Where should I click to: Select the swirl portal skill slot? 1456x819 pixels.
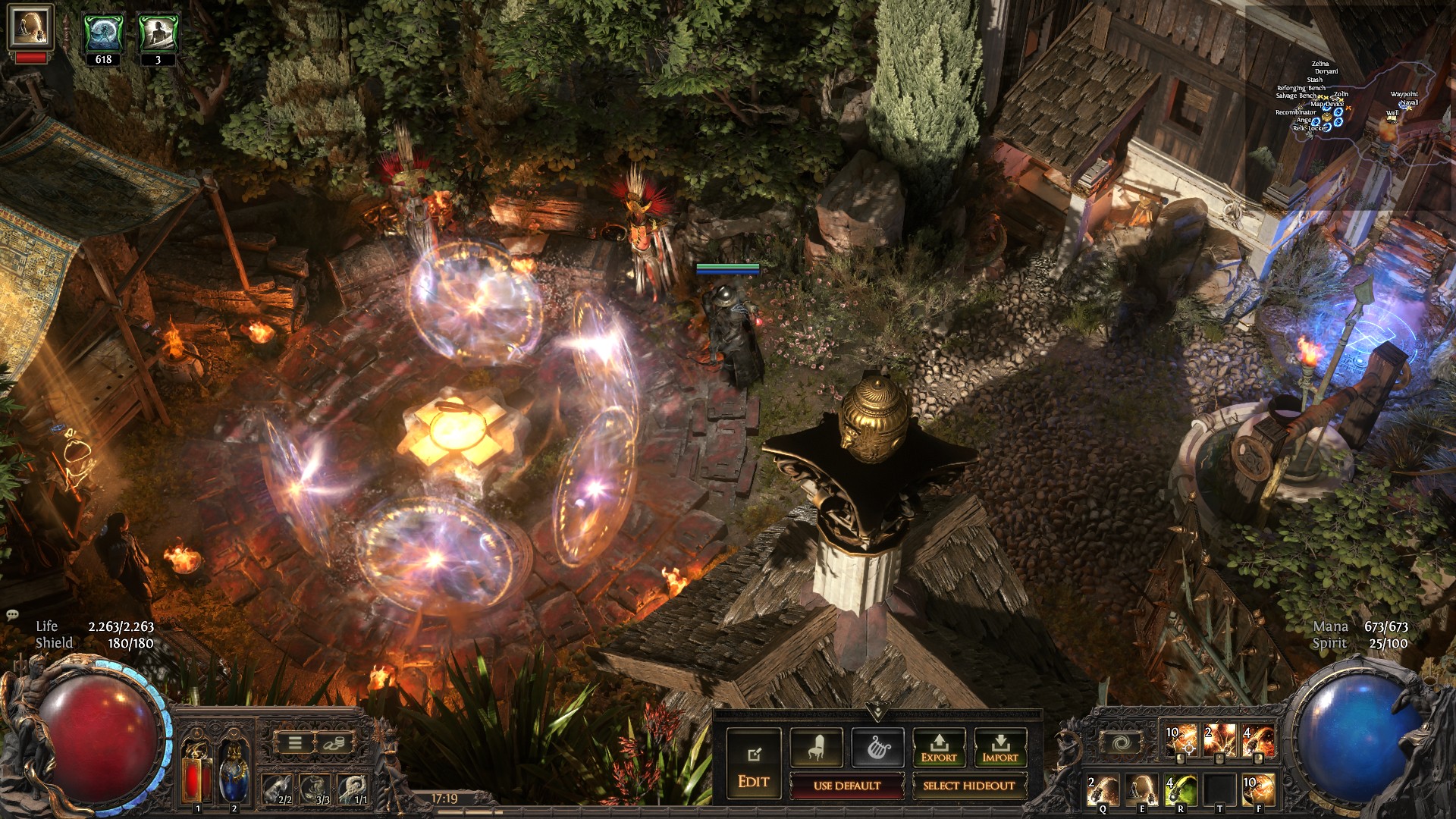pyautogui.click(x=1119, y=742)
